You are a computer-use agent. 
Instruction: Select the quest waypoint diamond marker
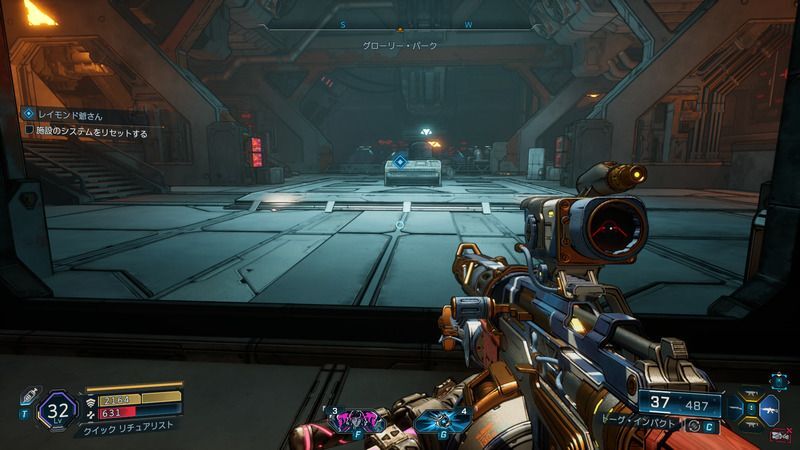(399, 161)
